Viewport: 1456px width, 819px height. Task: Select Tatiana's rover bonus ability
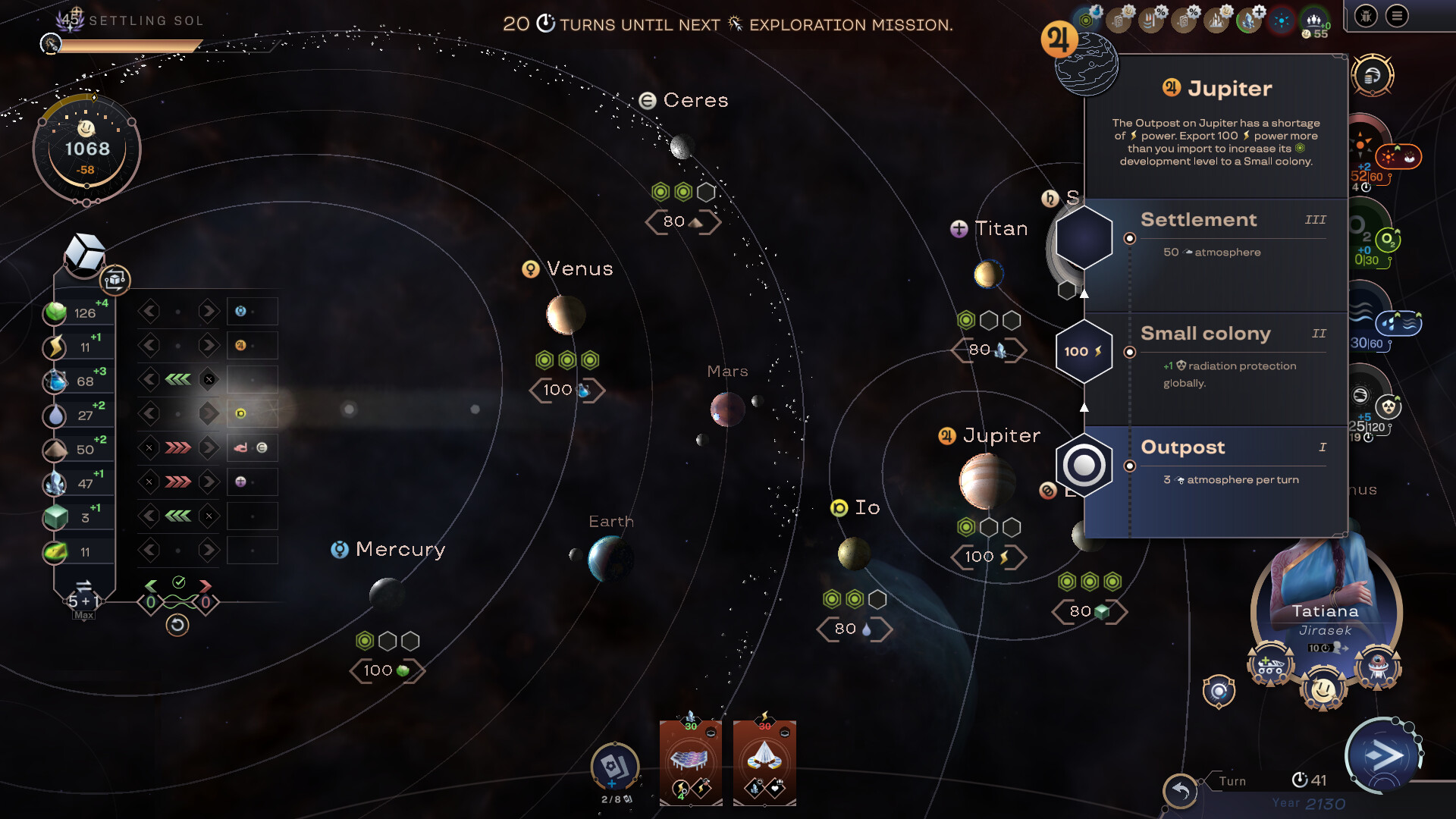(1270, 661)
